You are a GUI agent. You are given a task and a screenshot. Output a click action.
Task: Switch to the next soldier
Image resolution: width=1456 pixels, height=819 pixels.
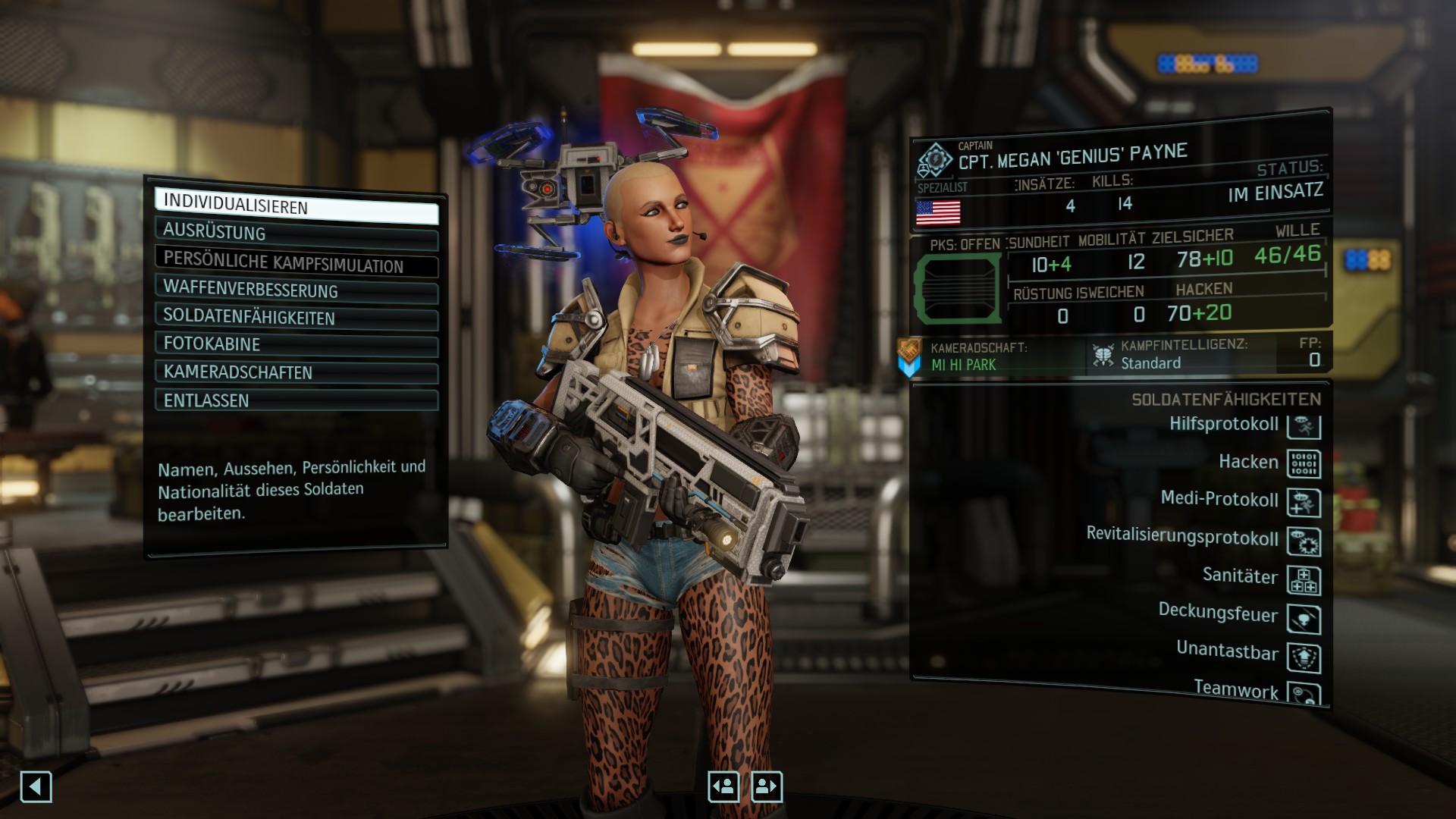(x=767, y=787)
